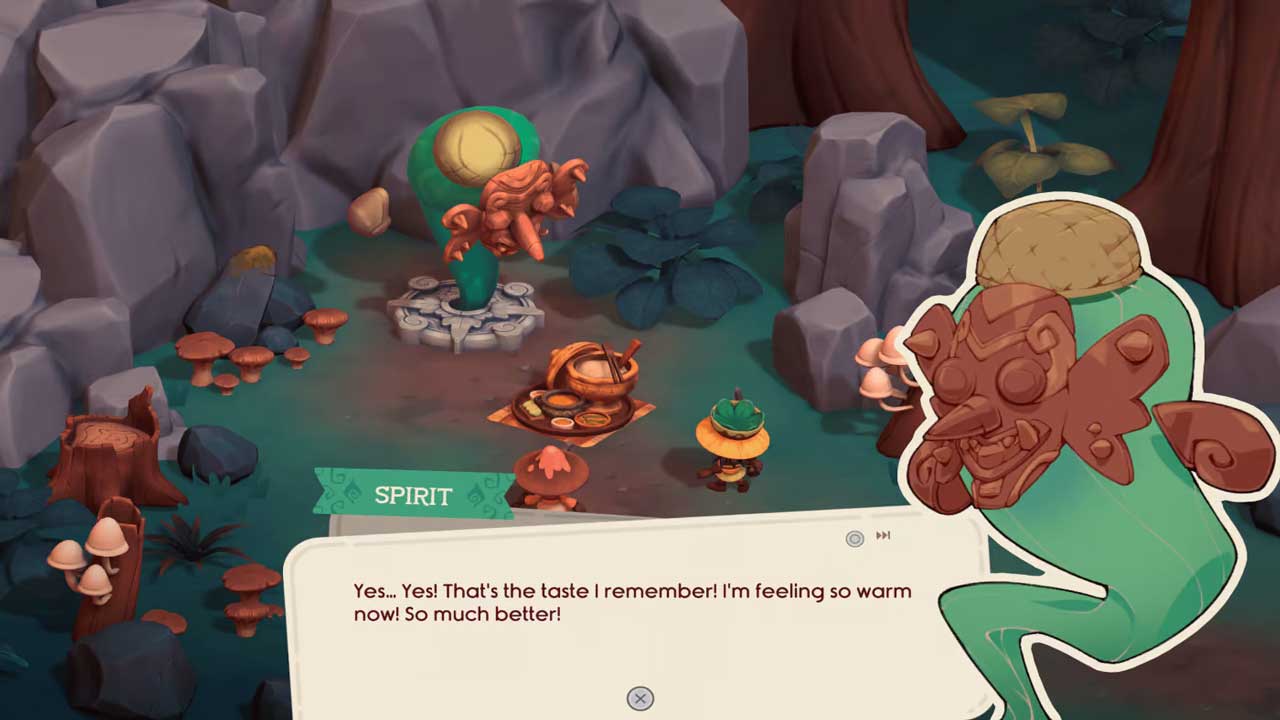Viewport: 1280px width, 720px height.
Task: Skip the dialogue with the fast-forward icon
Action: coord(883,536)
